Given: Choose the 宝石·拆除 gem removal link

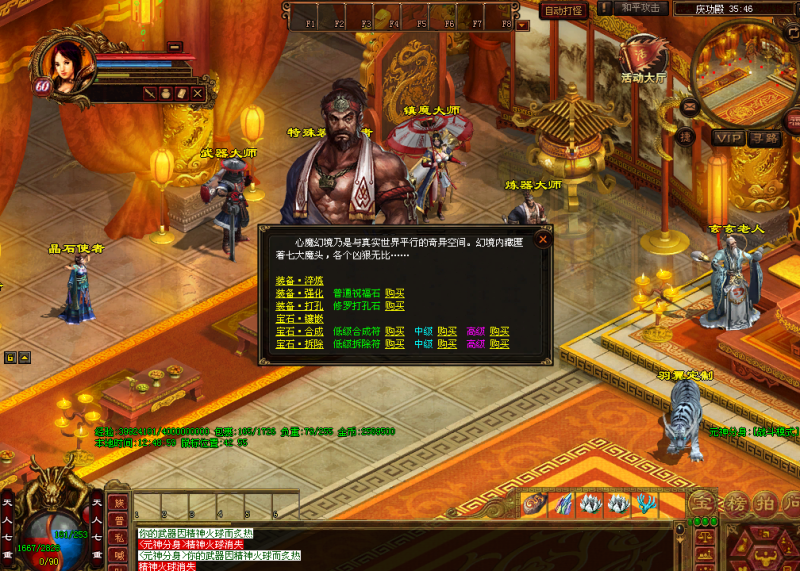Looking at the screenshot, I should (298, 344).
